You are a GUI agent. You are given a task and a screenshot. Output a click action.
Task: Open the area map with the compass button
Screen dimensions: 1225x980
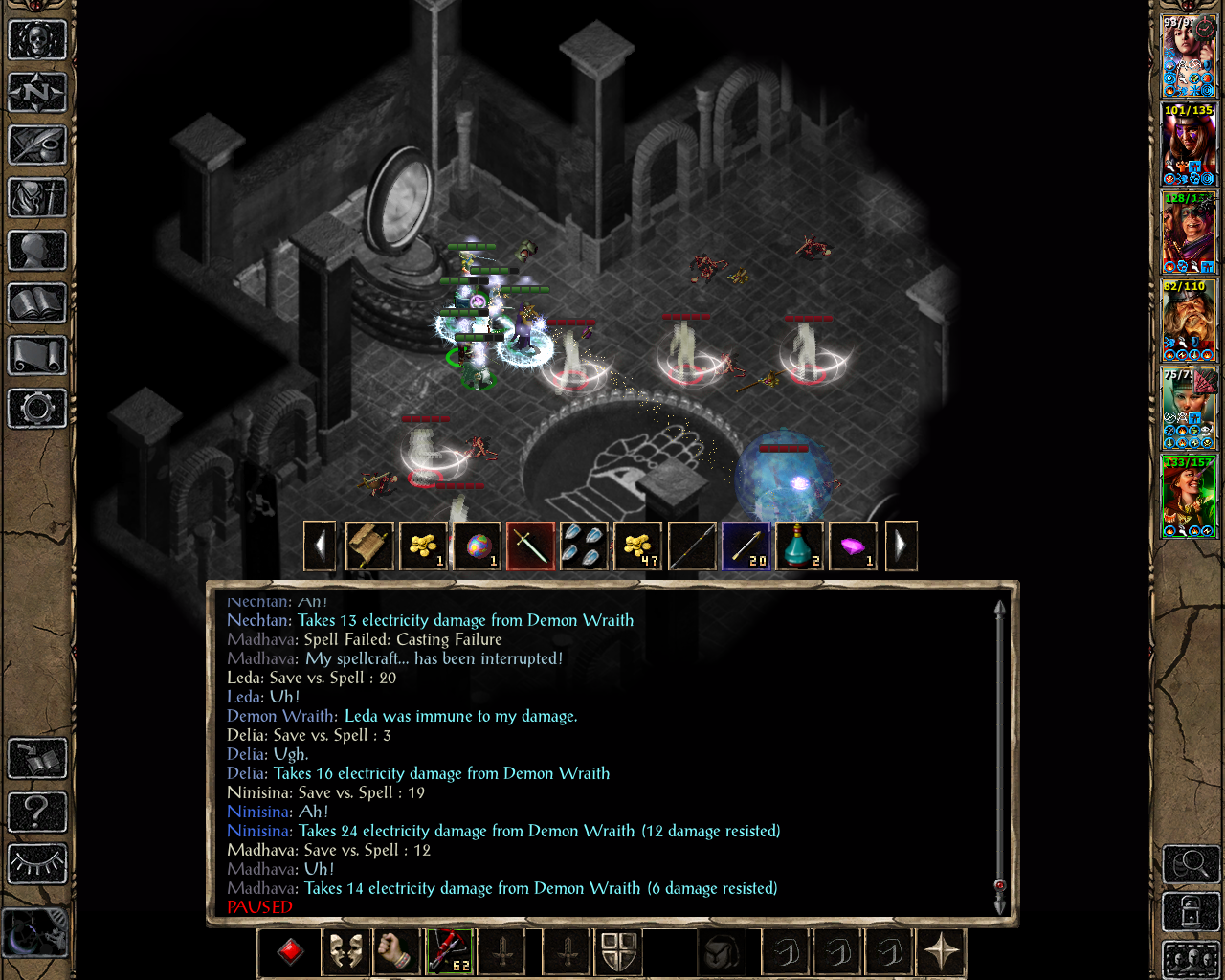pos(37,93)
